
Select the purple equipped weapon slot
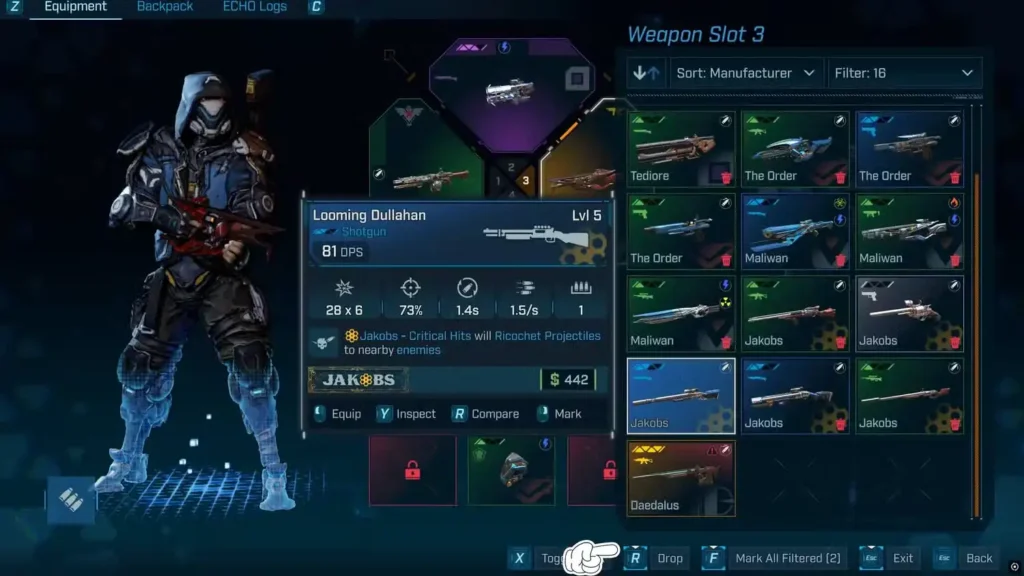512,93
